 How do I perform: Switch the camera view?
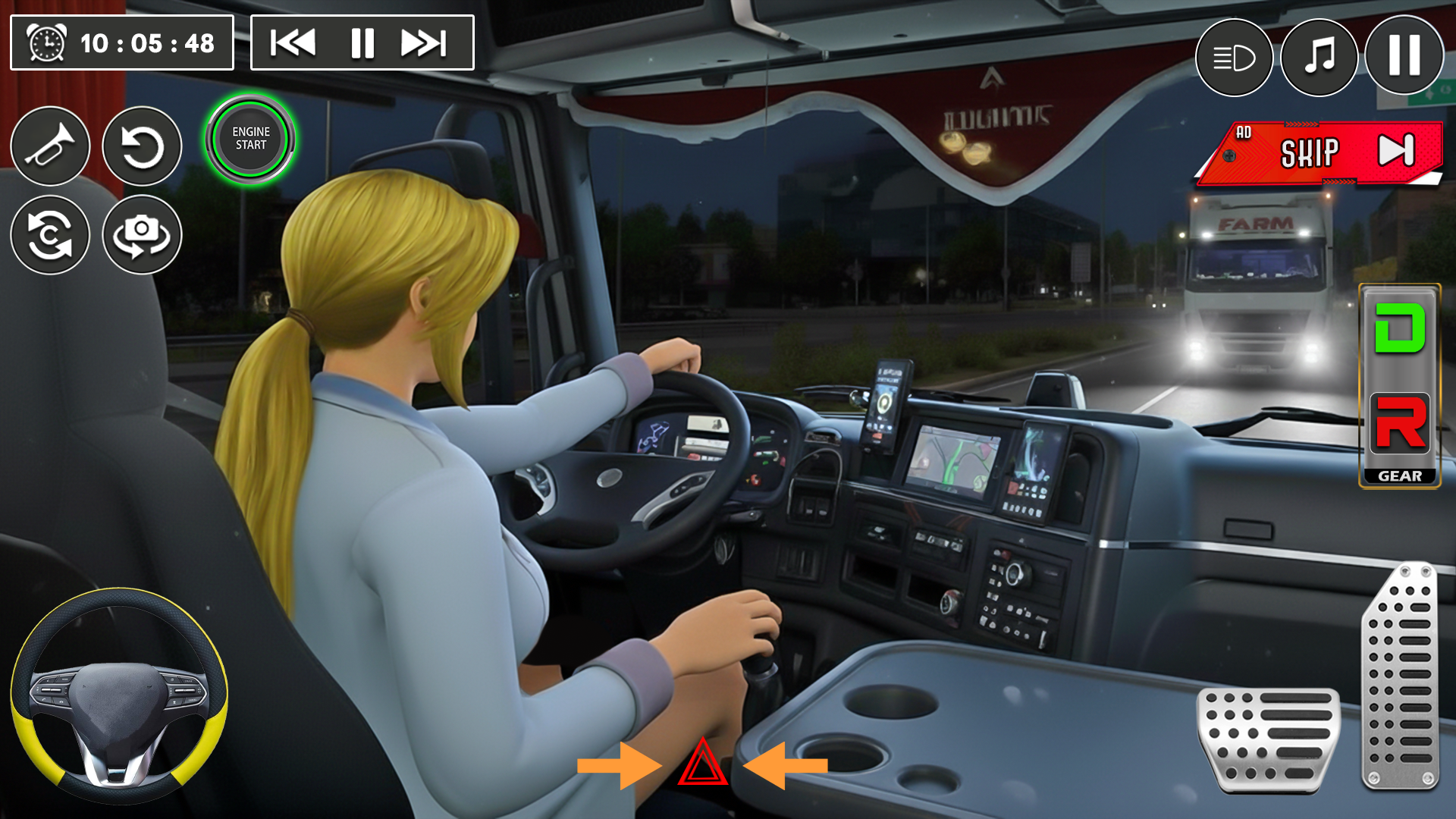click(x=50, y=235)
